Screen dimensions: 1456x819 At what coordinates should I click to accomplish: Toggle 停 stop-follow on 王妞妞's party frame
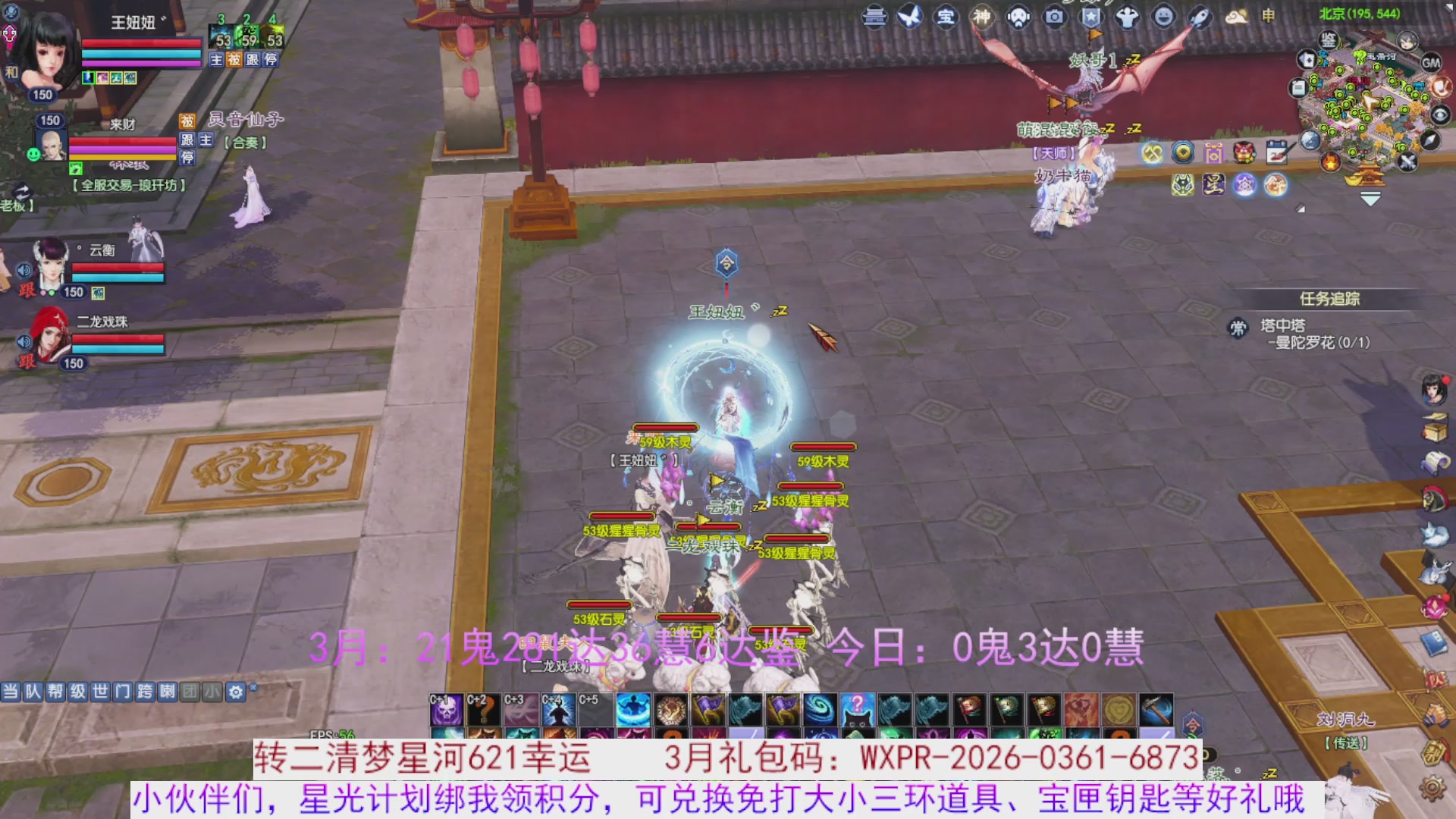[x=269, y=59]
